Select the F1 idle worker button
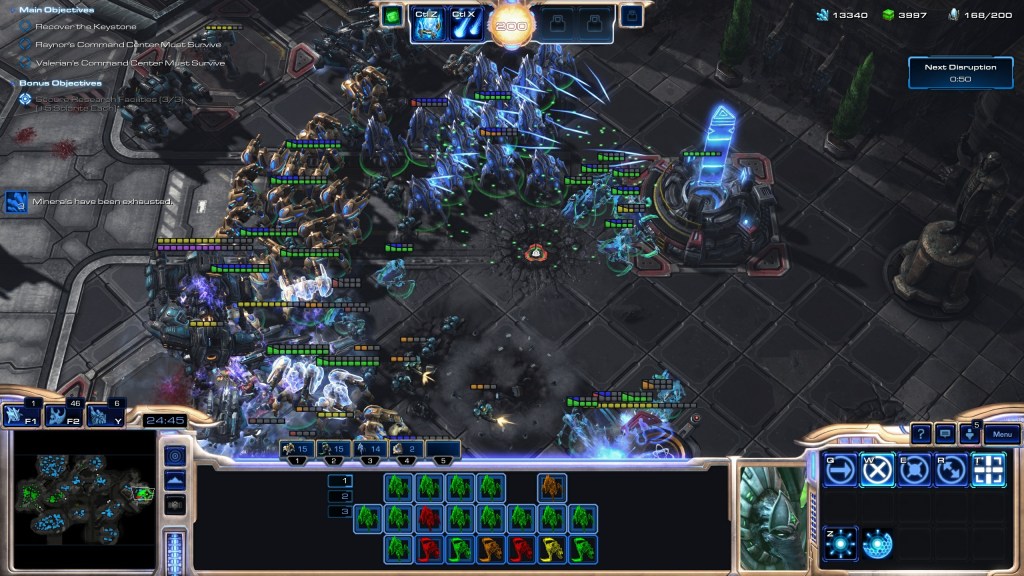The height and width of the screenshot is (576, 1024). point(19,415)
